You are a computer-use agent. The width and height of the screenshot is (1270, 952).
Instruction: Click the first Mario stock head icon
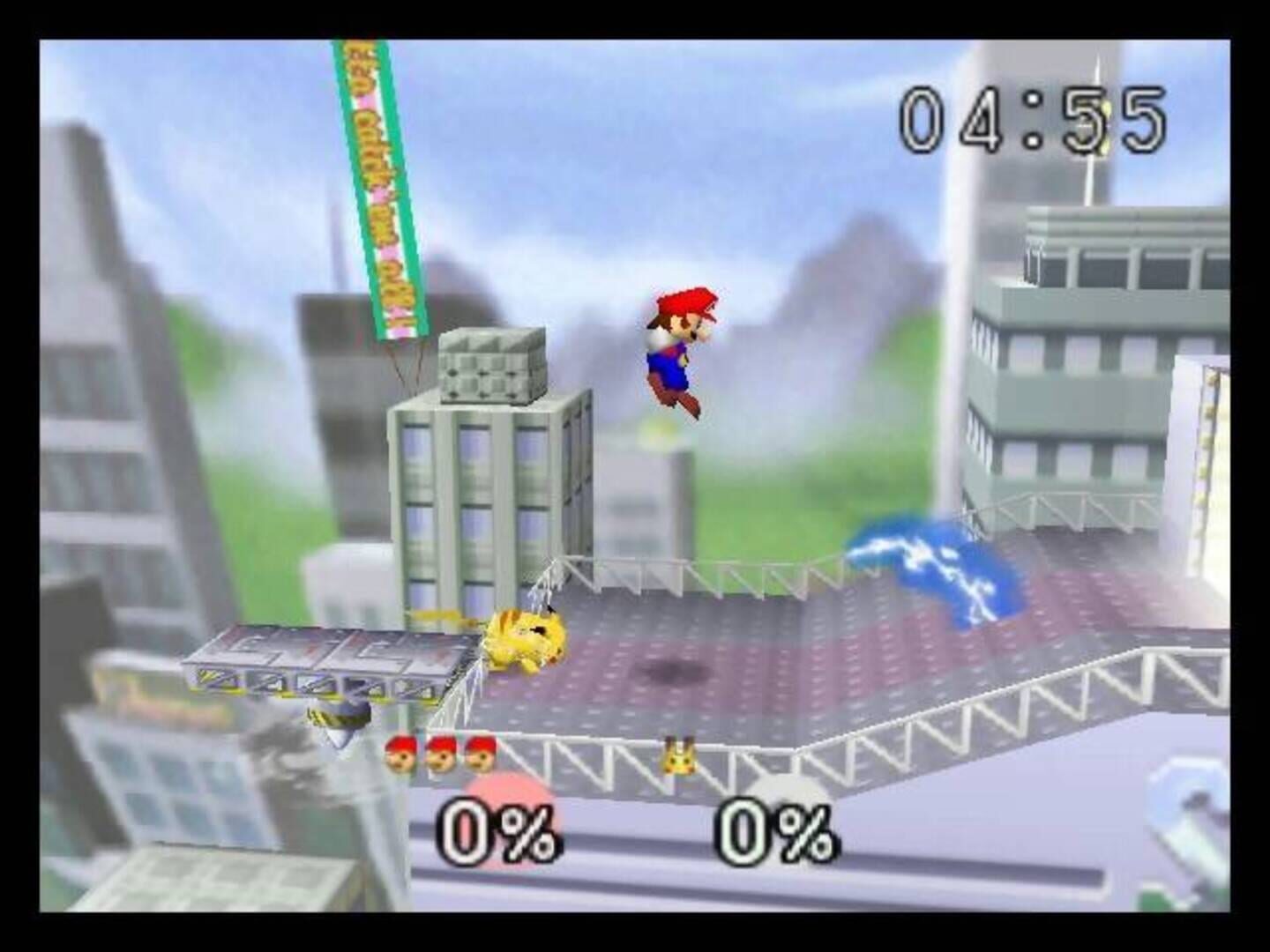click(401, 754)
